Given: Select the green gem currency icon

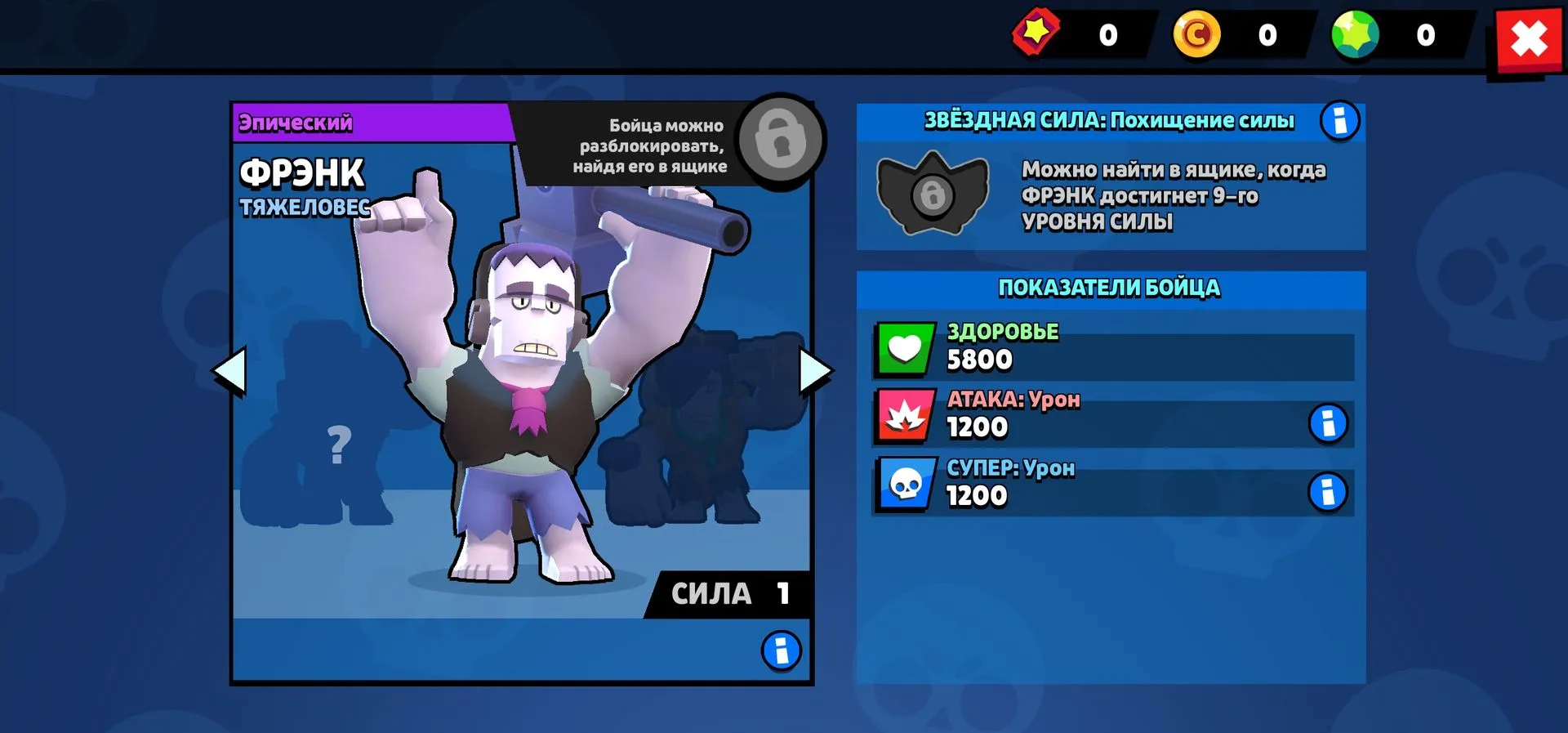Looking at the screenshot, I should [x=1355, y=35].
